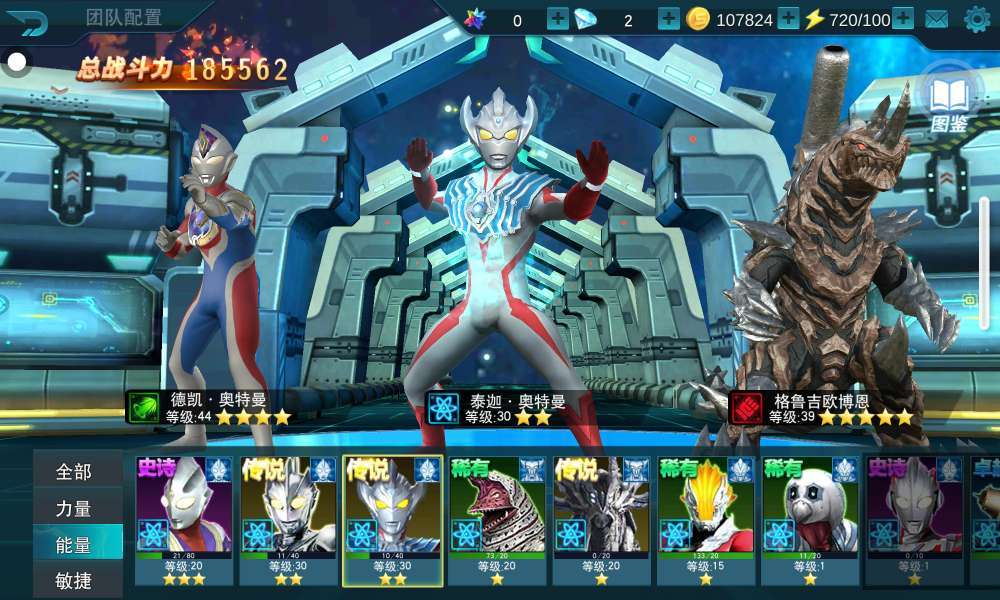Image resolution: width=1000 pixels, height=600 pixels.
Task: Switch to the 全部 tab
Action: (x=75, y=471)
